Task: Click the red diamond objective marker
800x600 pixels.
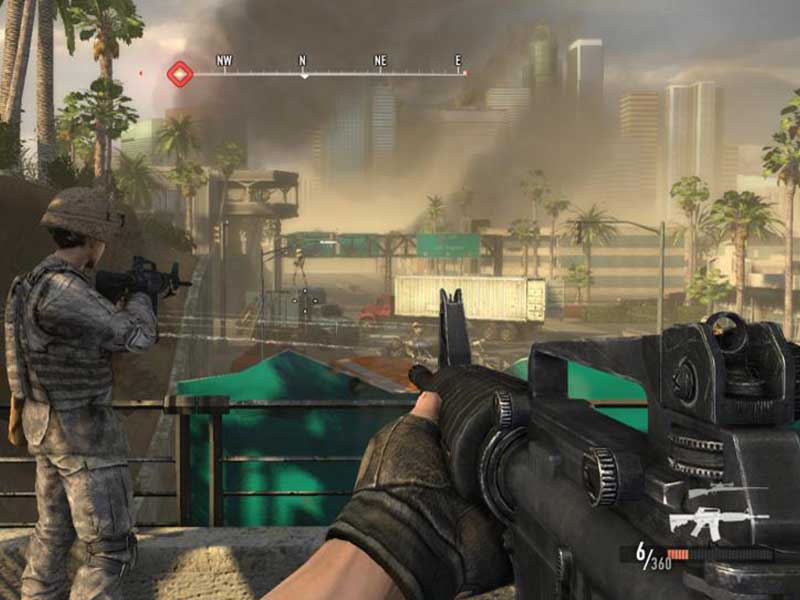Action: point(180,74)
